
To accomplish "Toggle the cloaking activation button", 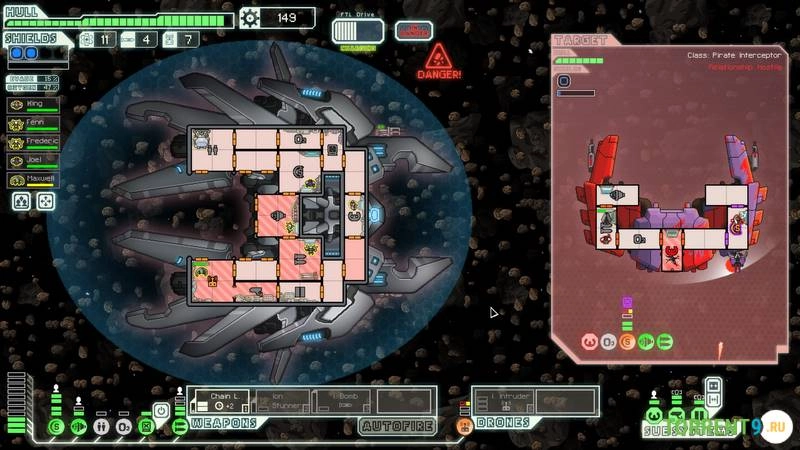I will pos(161,410).
